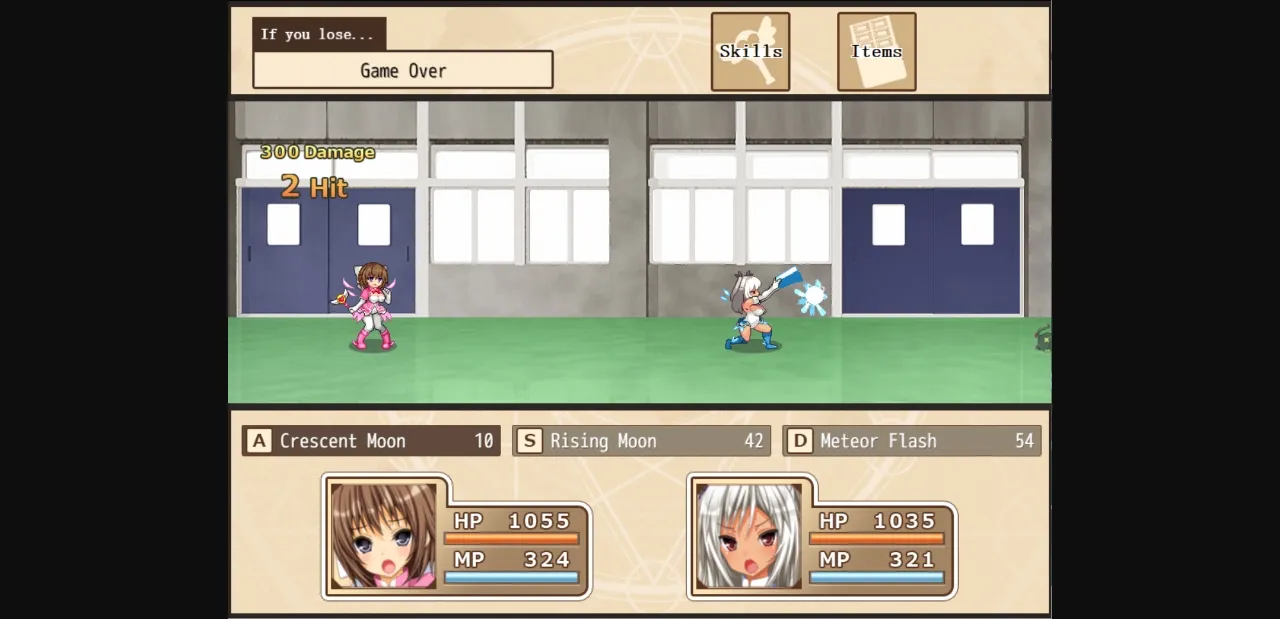Activate the Rising Moon skill
1280x619 pixels.
pyautogui.click(x=641, y=441)
